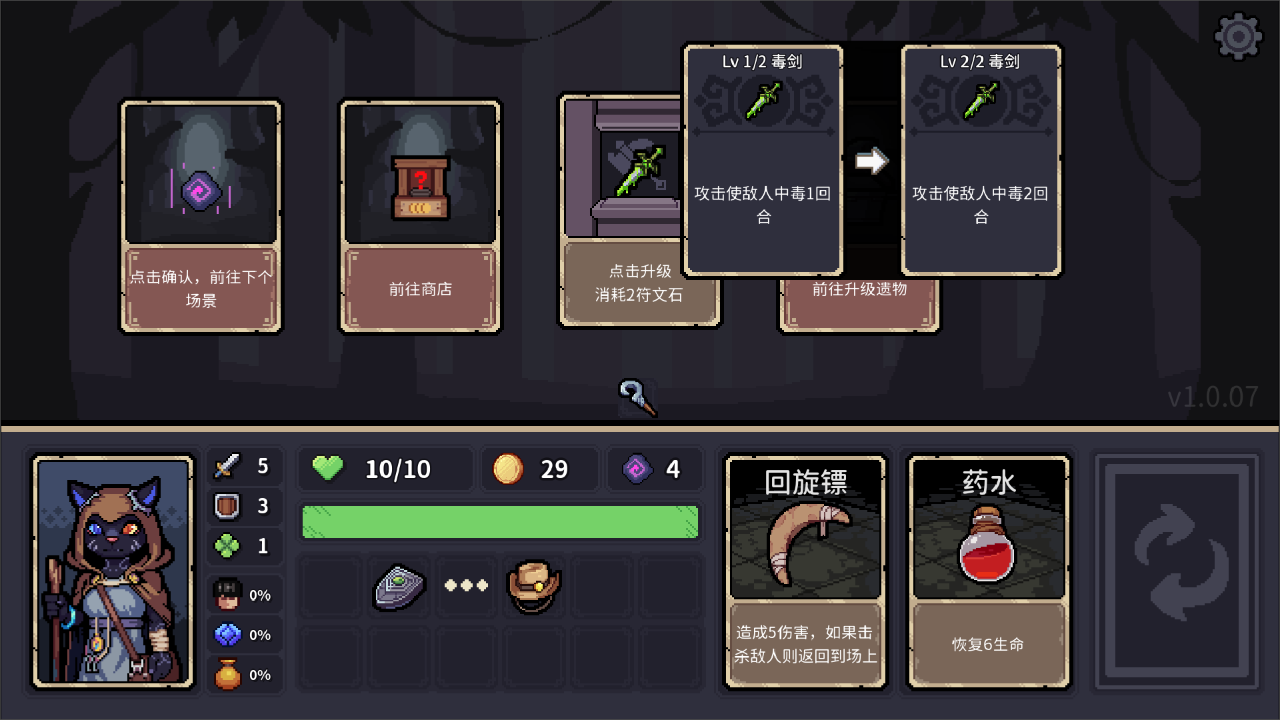Select the gray amulet relic in inventory
Screen dimensions: 1280x720
tap(399, 586)
